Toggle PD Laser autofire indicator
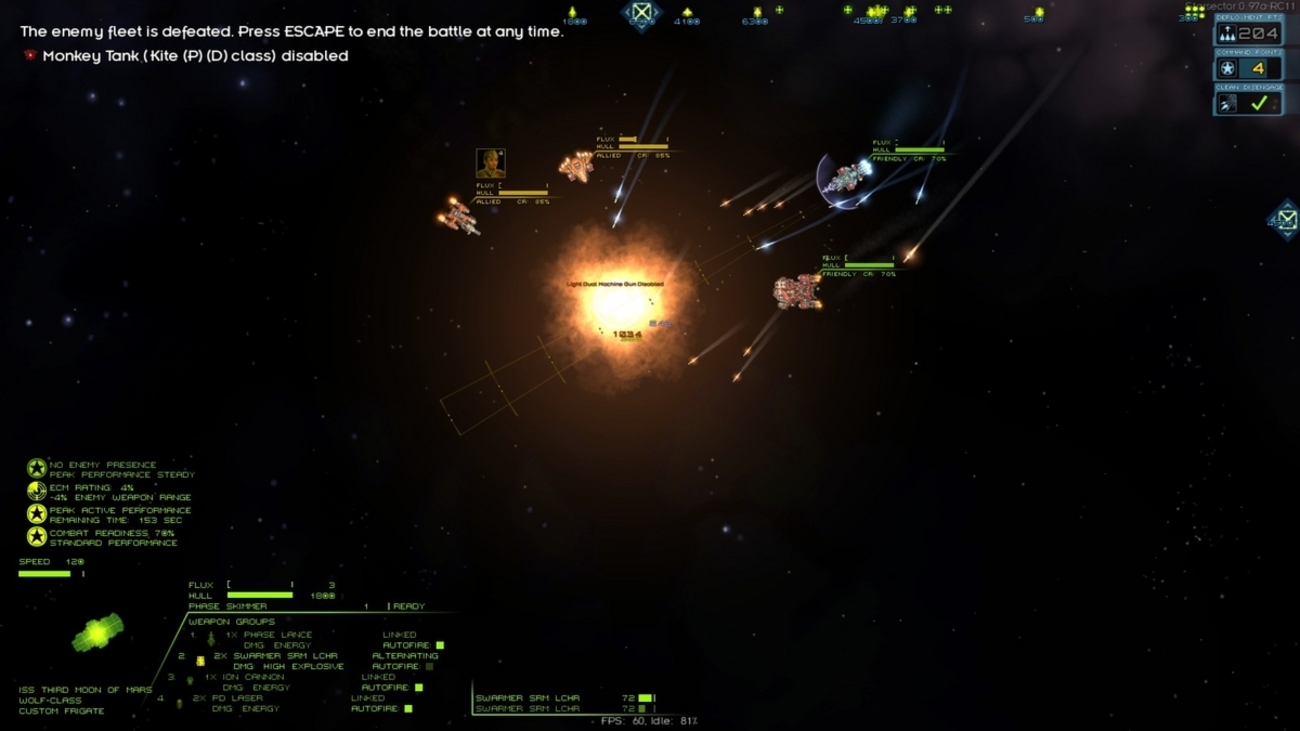Image resolution: width=1300 pixels, height=731 pixels. point(408,709)
